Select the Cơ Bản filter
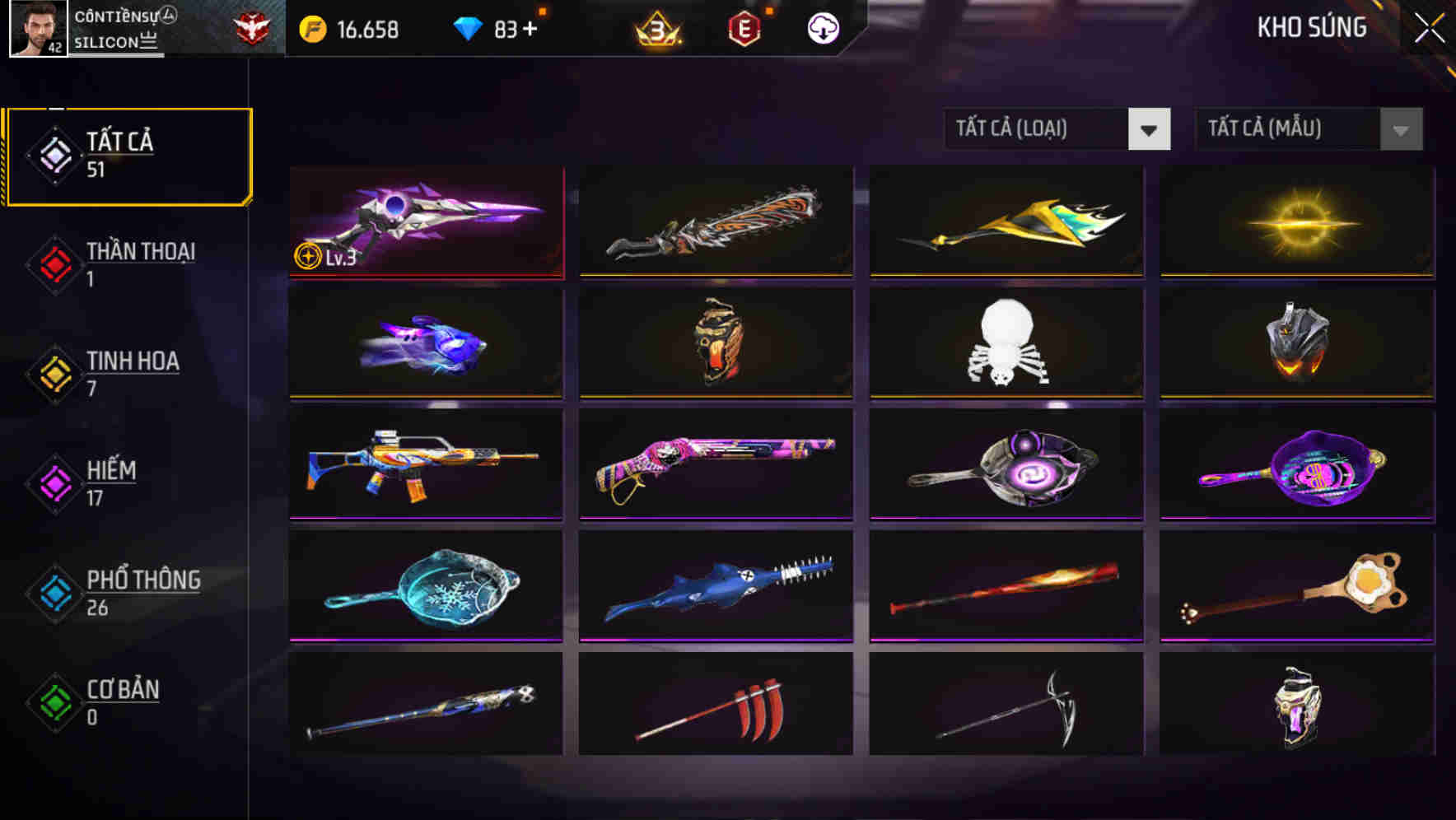This screenshot has width=1456, height=820. tap(119, 702)
